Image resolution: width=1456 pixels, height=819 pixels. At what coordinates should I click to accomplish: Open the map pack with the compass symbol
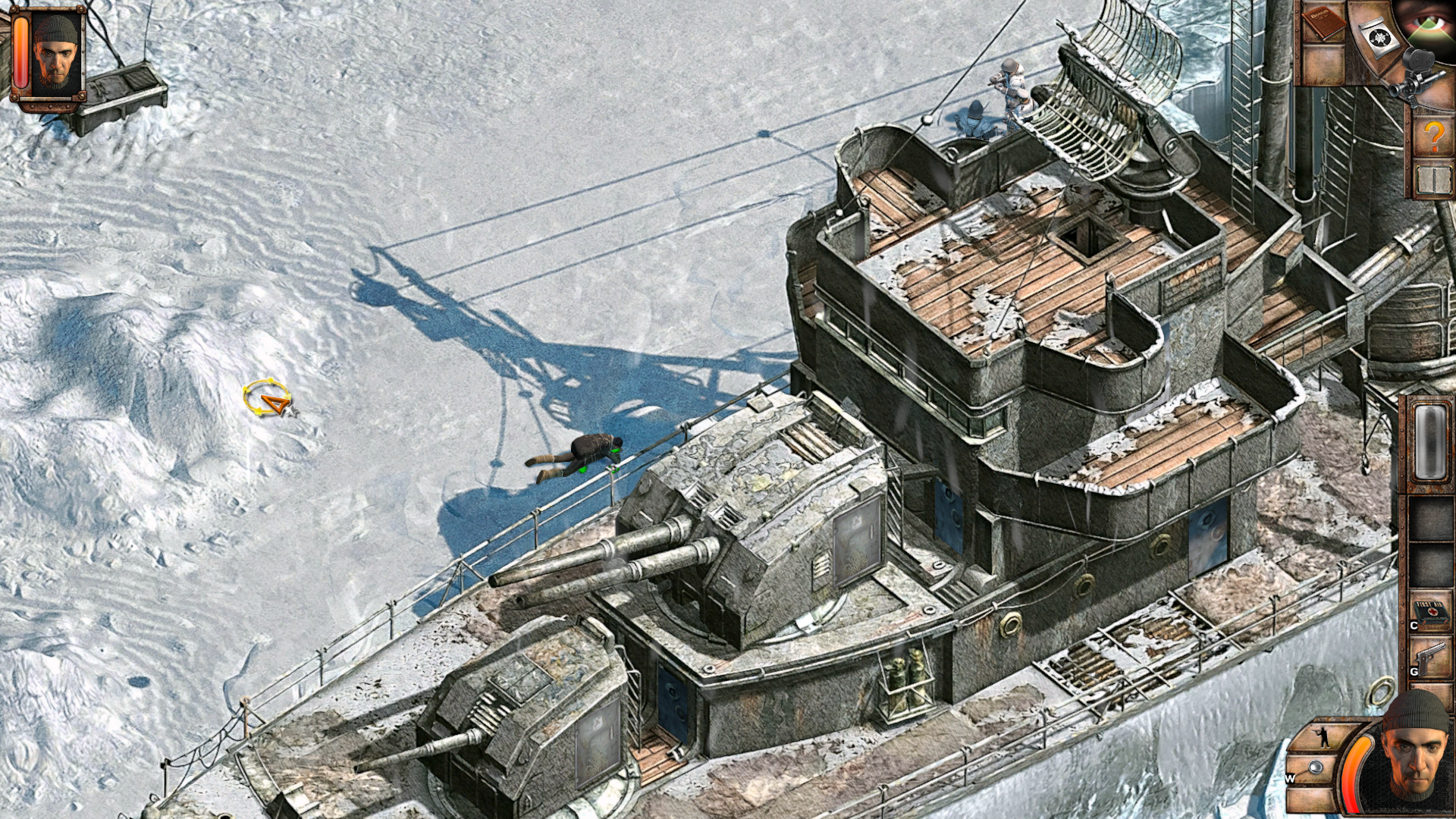tap(1379, 36)
